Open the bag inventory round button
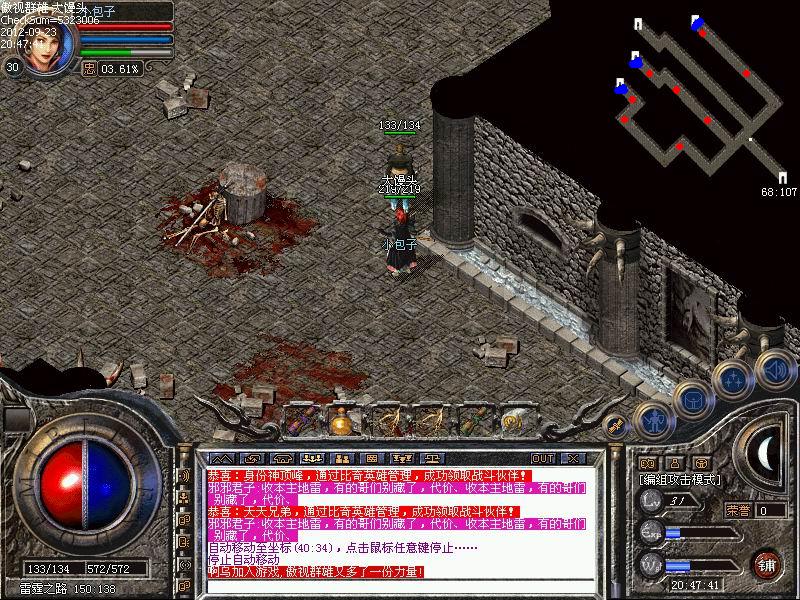 (x=691, y=398)
